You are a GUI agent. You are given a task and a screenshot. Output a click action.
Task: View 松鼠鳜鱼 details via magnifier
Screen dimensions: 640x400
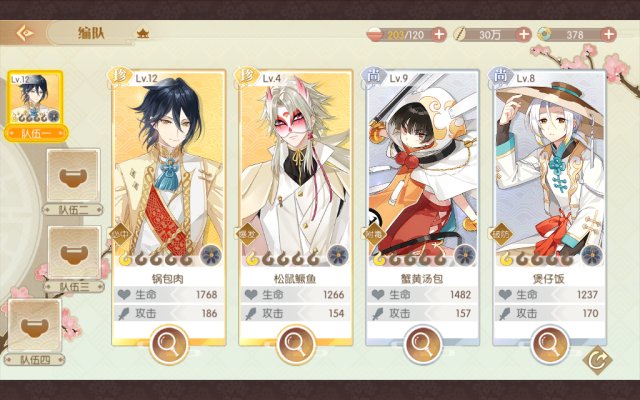(x=295, y=345)
